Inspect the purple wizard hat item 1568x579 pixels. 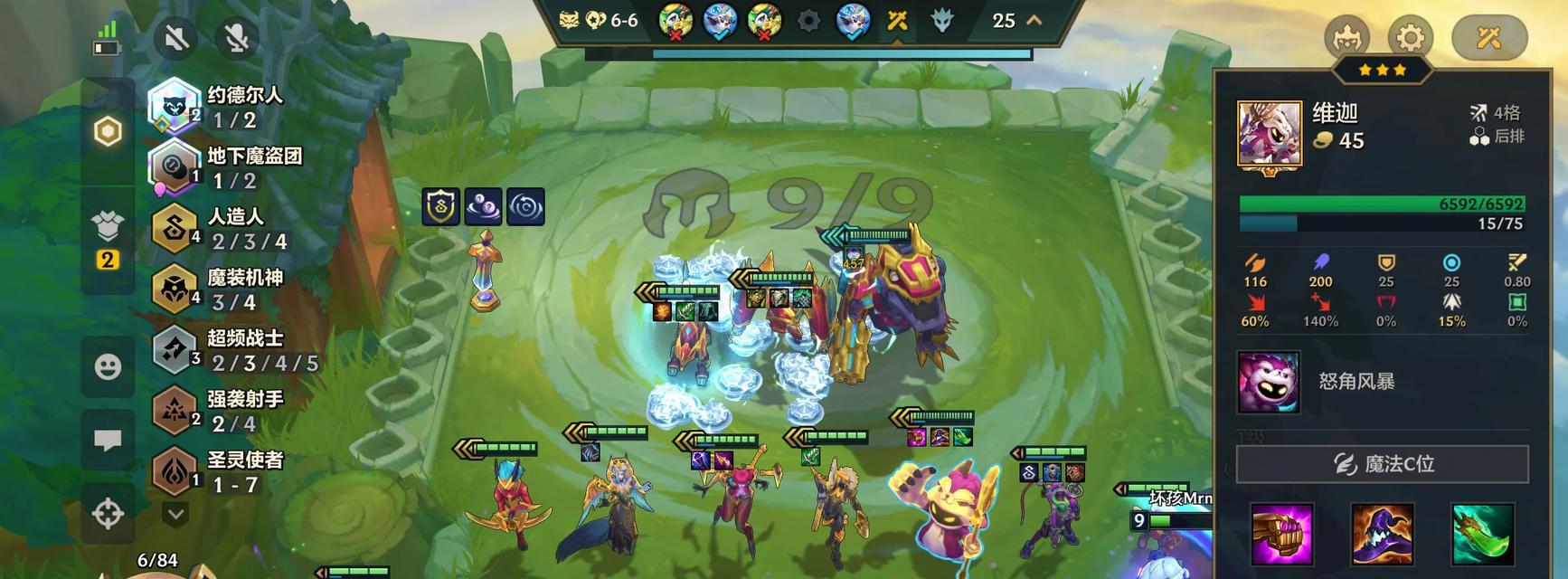pyautogui.click(x=1382, y=534)
